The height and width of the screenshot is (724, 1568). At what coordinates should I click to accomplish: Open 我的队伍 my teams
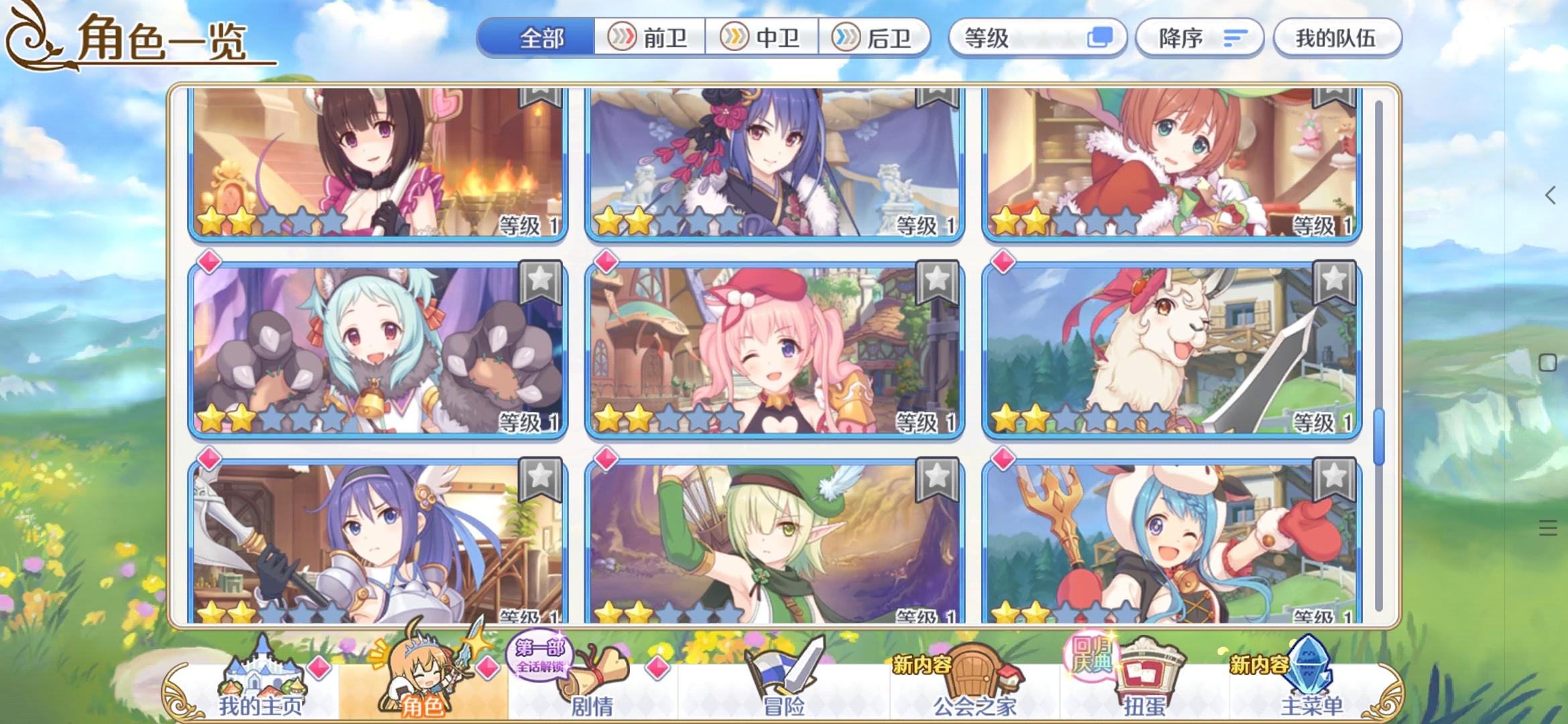[x=1337, y=39]
